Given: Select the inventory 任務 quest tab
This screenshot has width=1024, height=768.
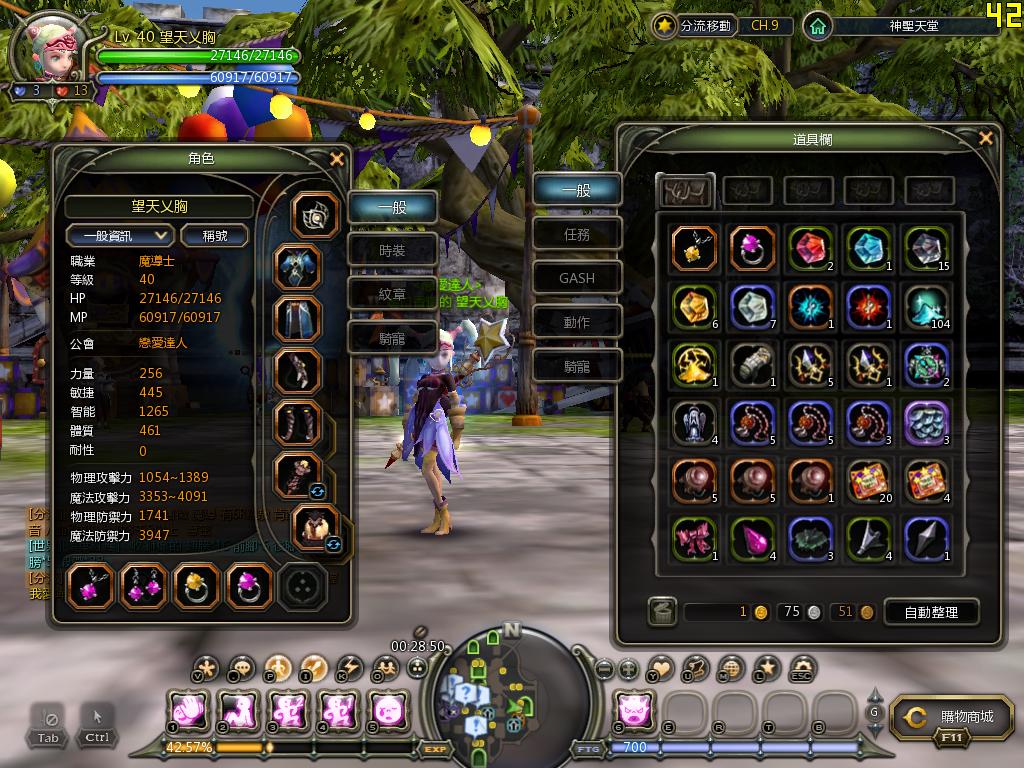Looking at the screenshot, I should coord(577,234).
